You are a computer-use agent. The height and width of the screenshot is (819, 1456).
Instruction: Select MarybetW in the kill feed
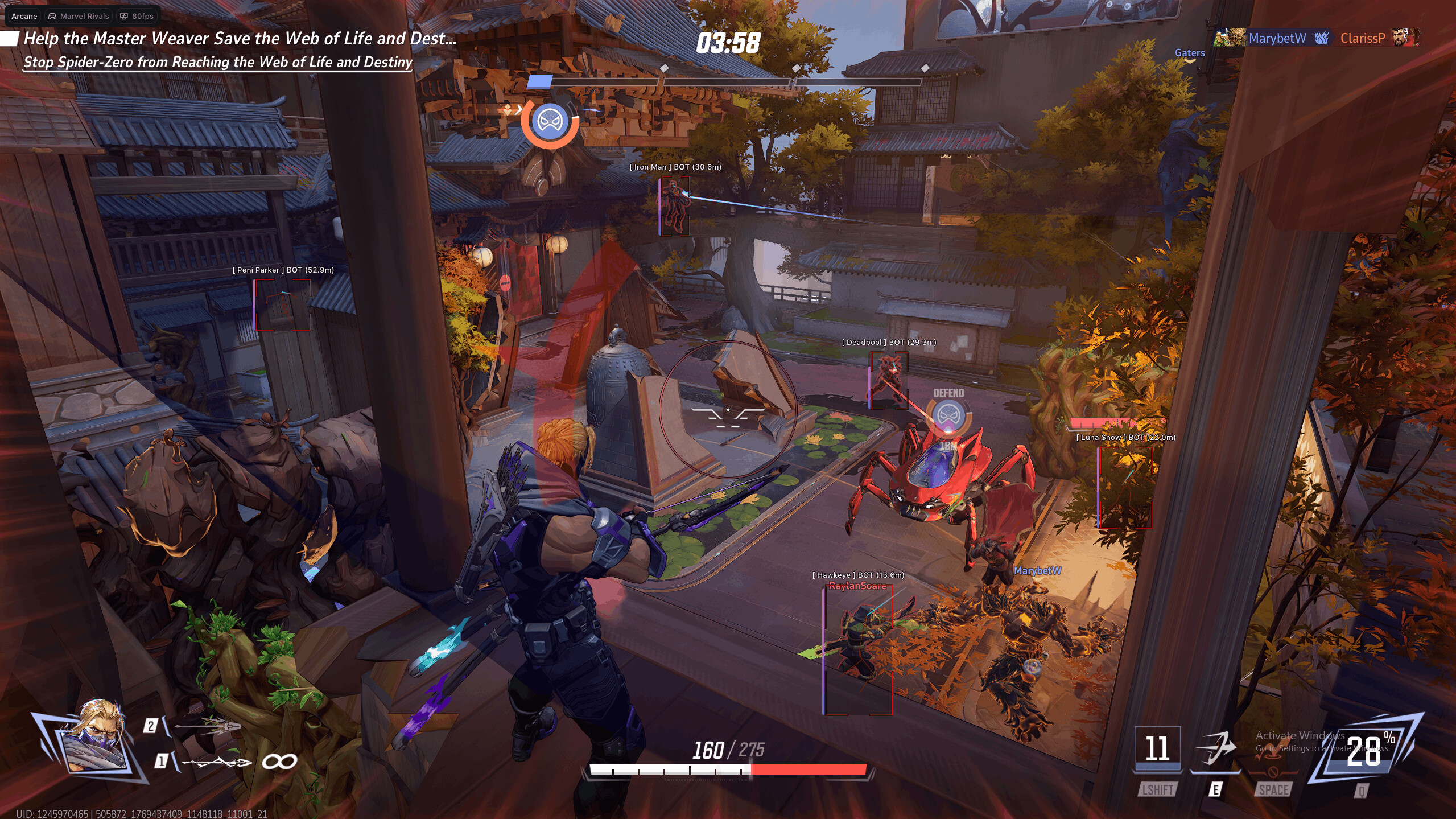pos(1277,38)
